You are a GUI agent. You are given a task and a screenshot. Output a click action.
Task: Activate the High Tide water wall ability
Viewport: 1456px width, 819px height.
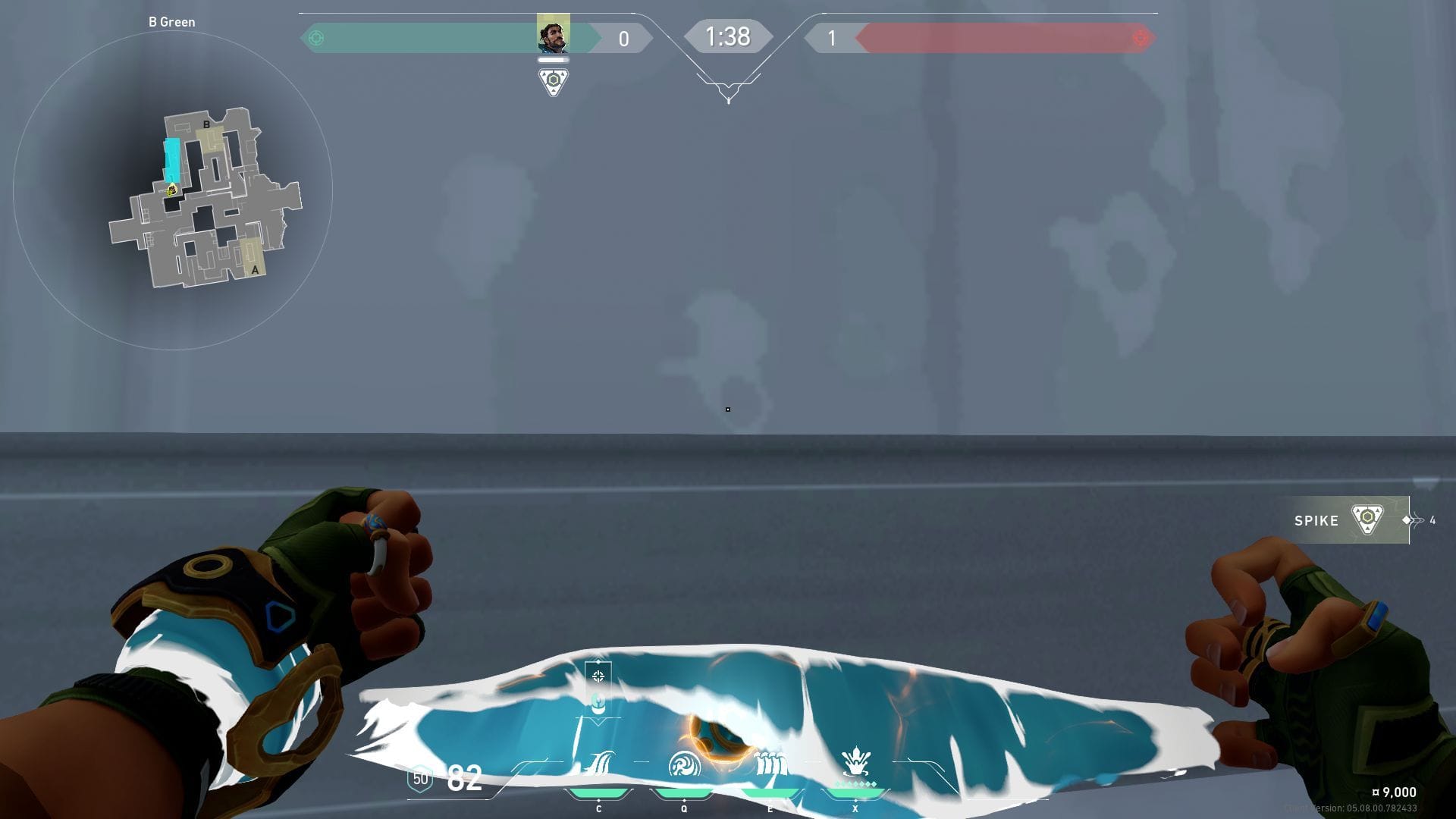tap(770, 763)
